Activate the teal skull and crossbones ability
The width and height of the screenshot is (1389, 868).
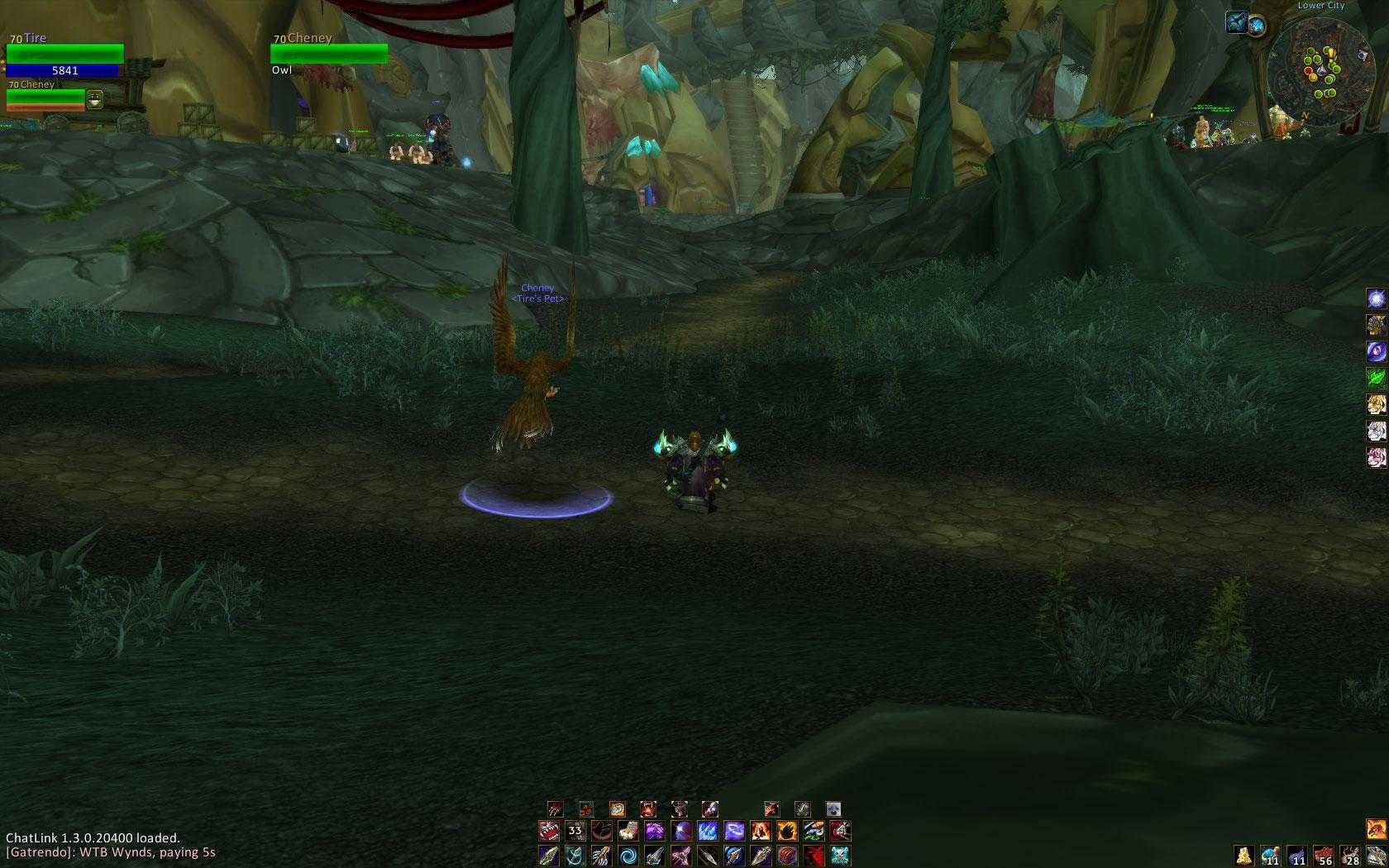tap(840, 855)
